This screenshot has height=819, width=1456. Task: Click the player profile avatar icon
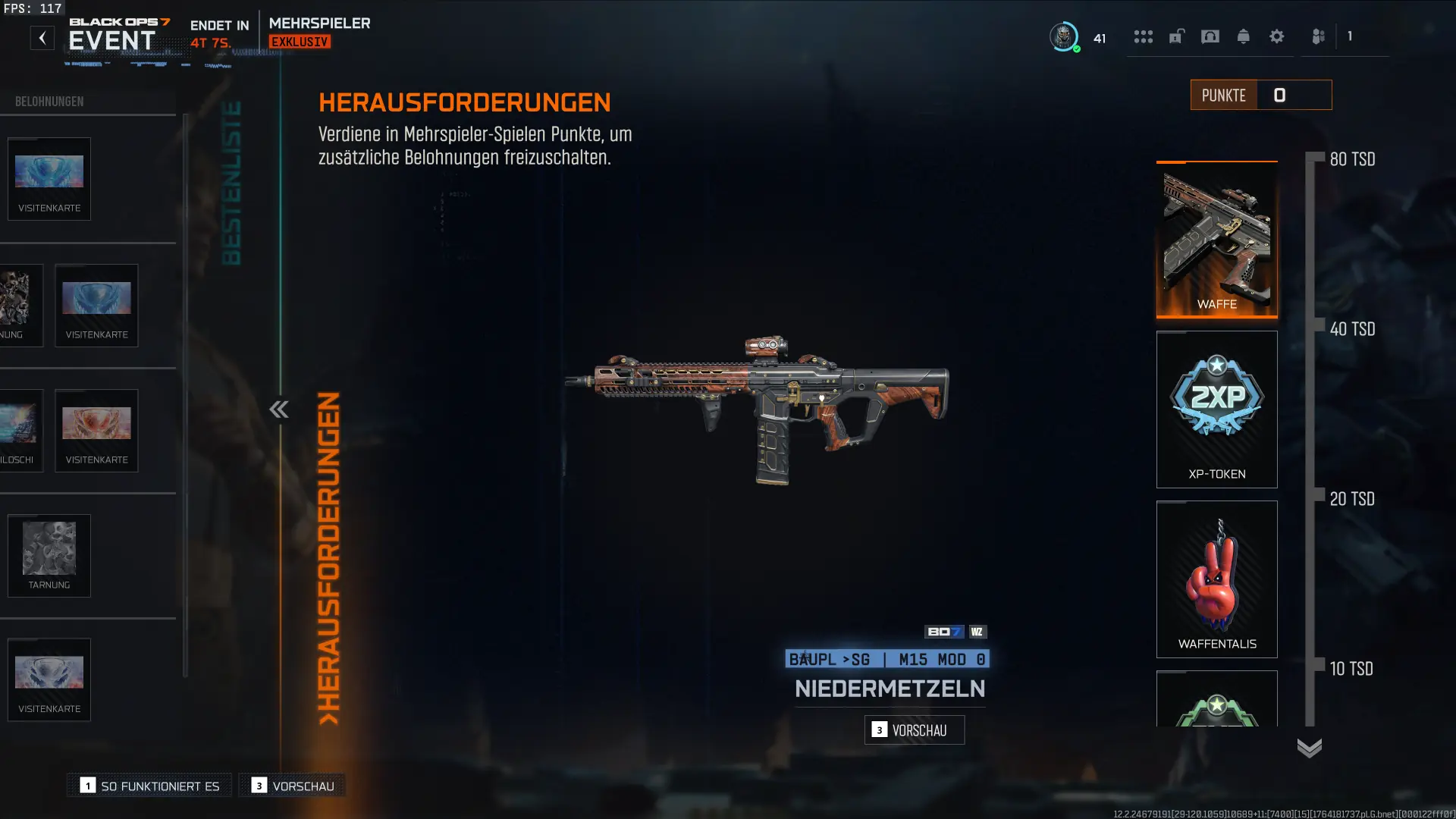point(1063,37)
